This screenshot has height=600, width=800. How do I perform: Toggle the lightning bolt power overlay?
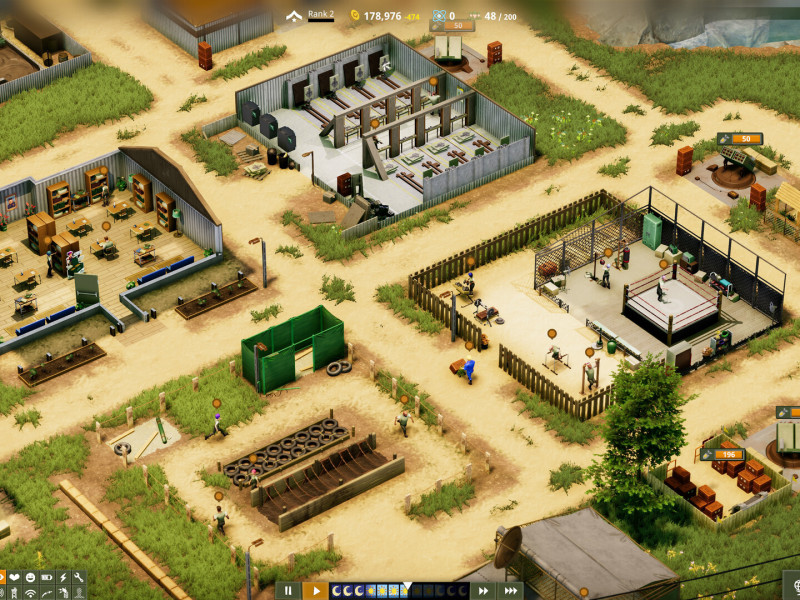click(x=62, y=578)
